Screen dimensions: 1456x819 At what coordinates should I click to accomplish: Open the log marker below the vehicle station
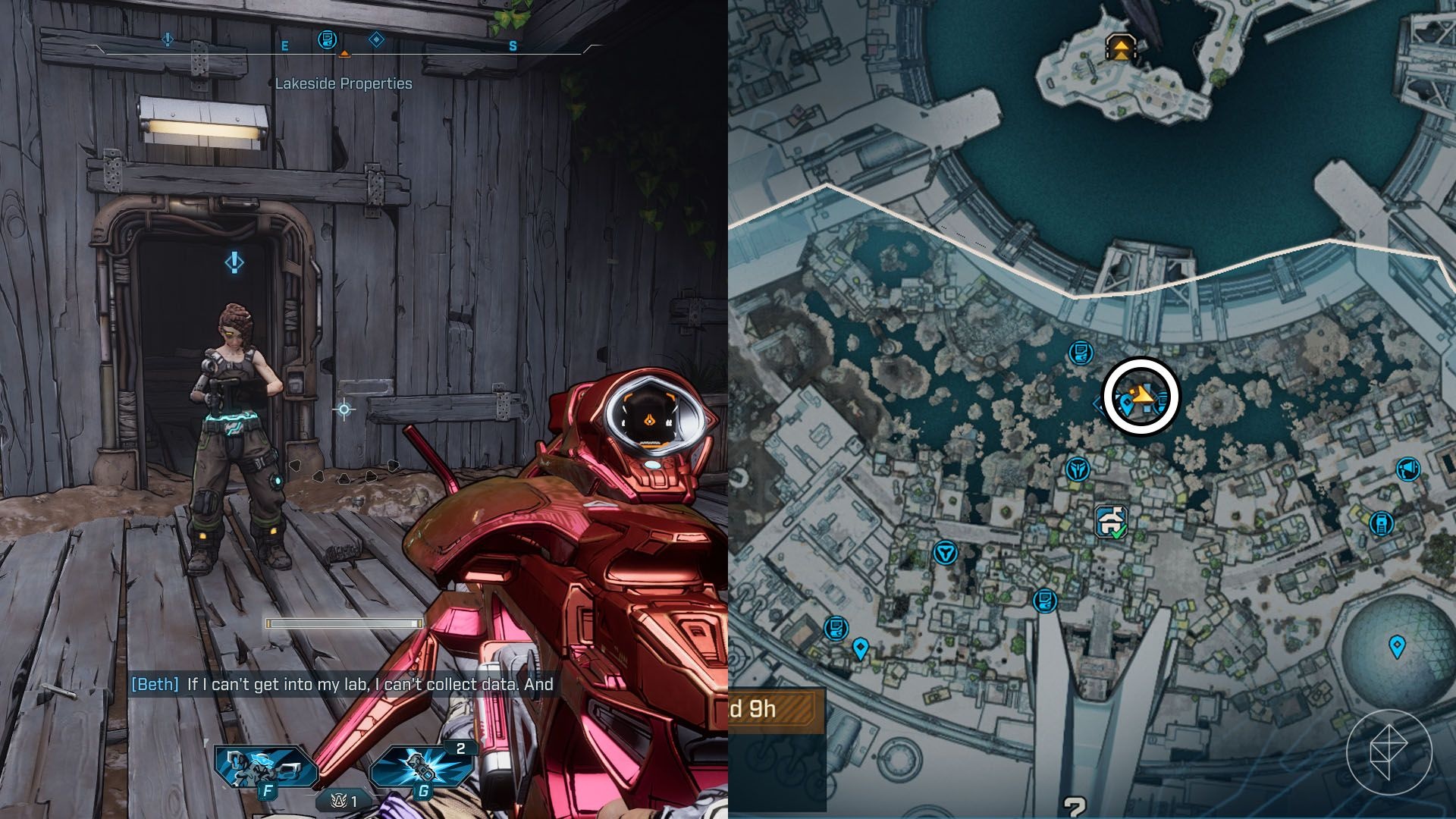coord(1045,601)
